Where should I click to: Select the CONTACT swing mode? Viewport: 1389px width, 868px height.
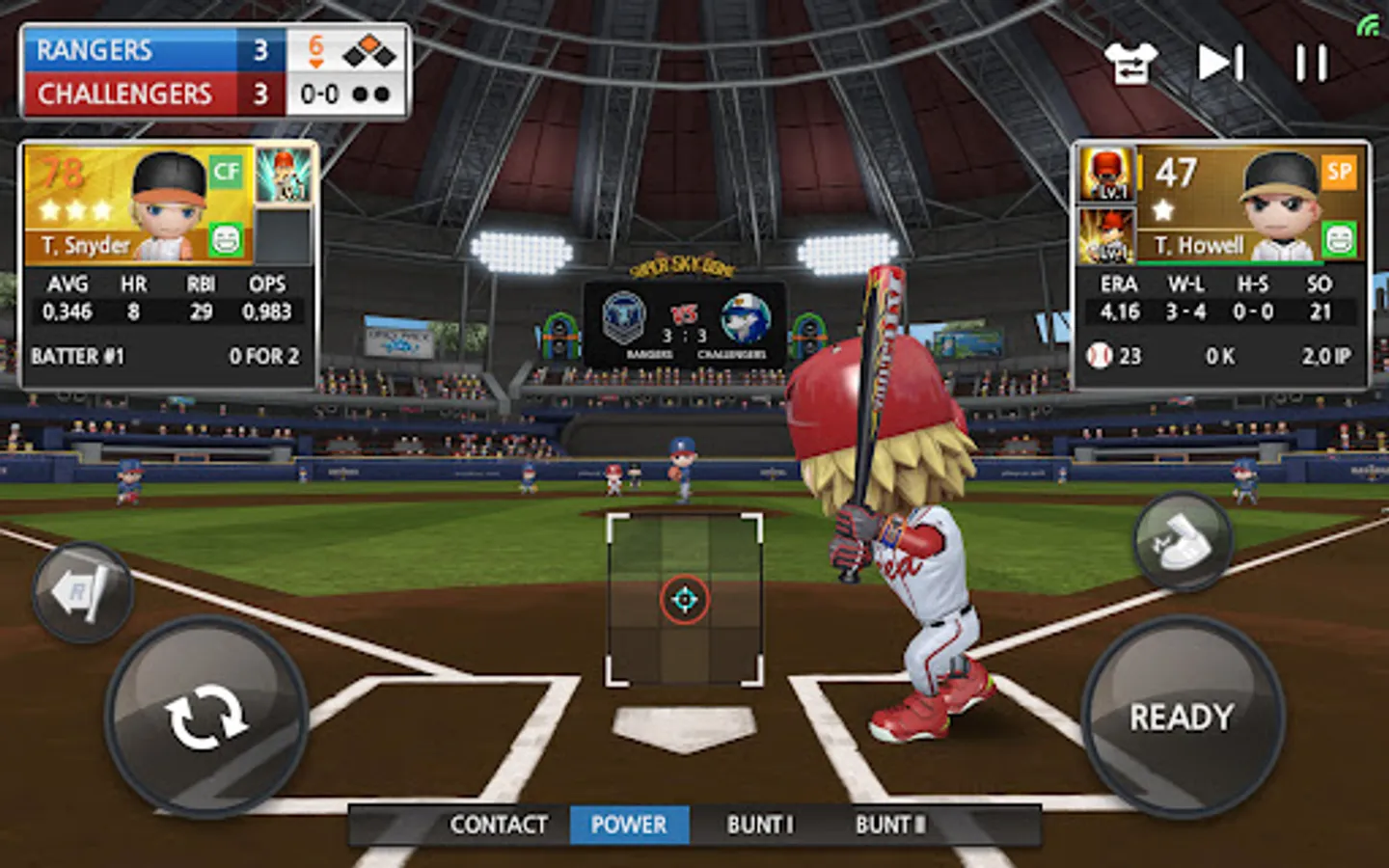499,825
